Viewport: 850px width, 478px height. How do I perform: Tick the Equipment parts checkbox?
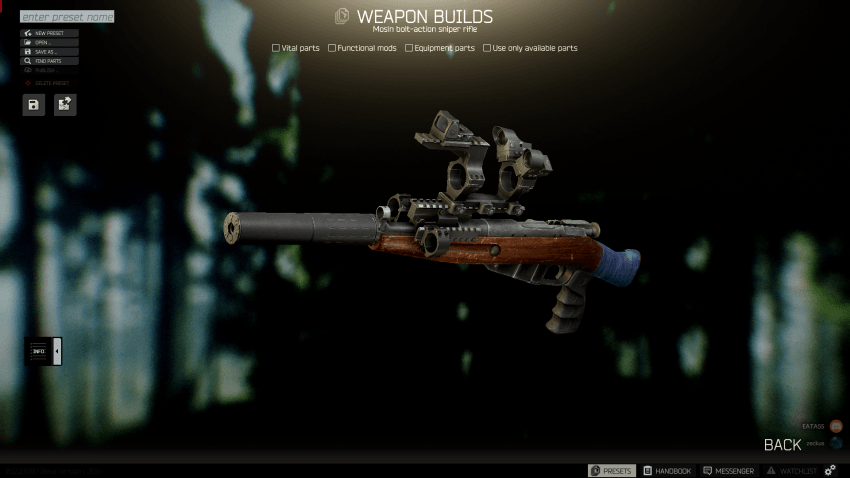[x=409, y=48]
